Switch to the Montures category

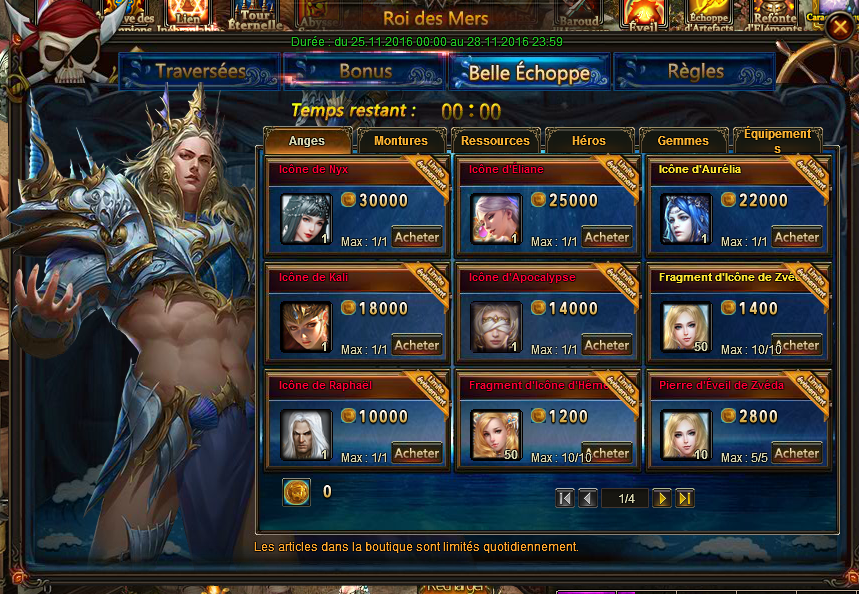(x=401, y=141)
